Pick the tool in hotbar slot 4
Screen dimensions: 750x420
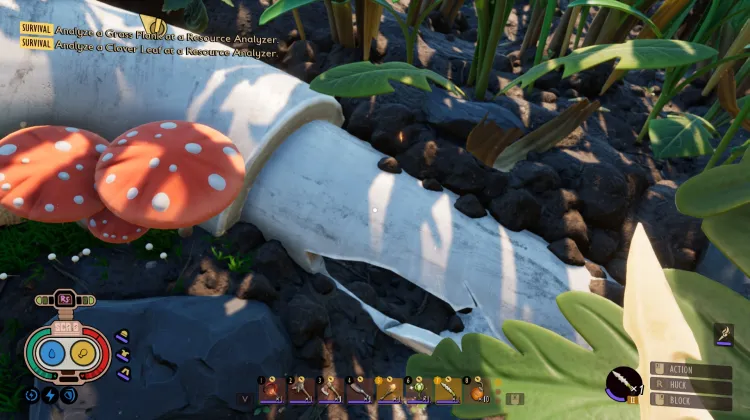point(359,389)
